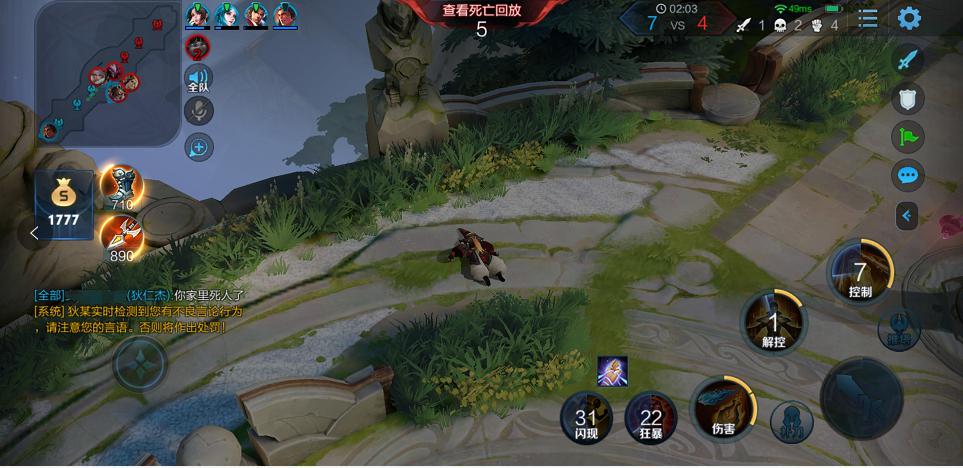Send the shield signal

908,98
